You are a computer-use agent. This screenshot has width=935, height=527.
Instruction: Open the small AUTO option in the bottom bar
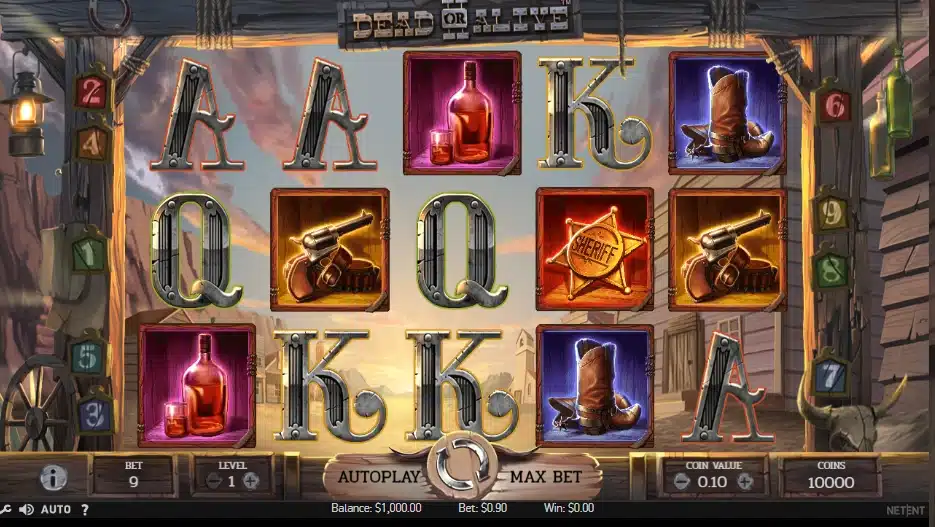55,510
